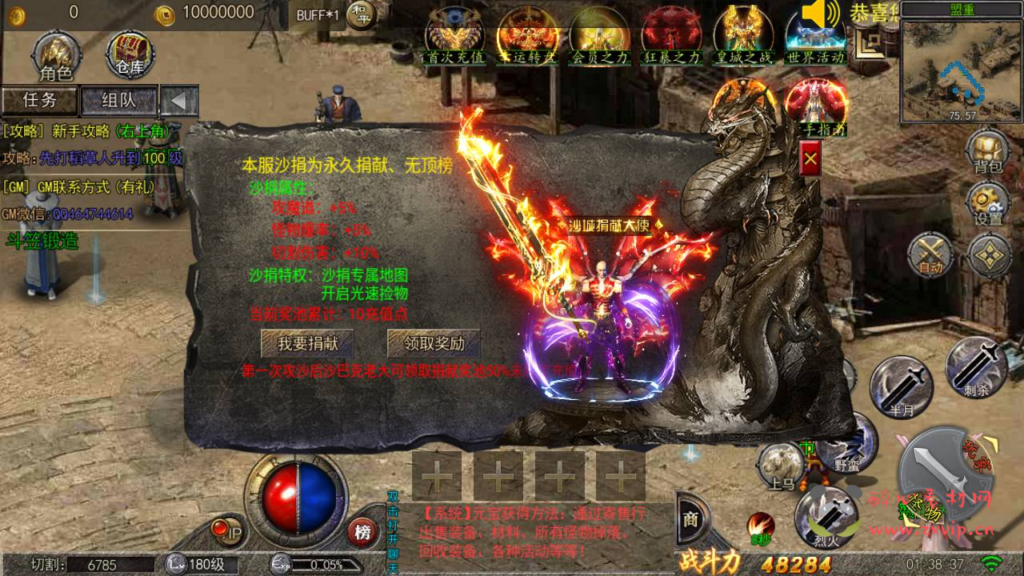
Task: Toggle sound with the yellow speaker icon
Action: [820, 15]
